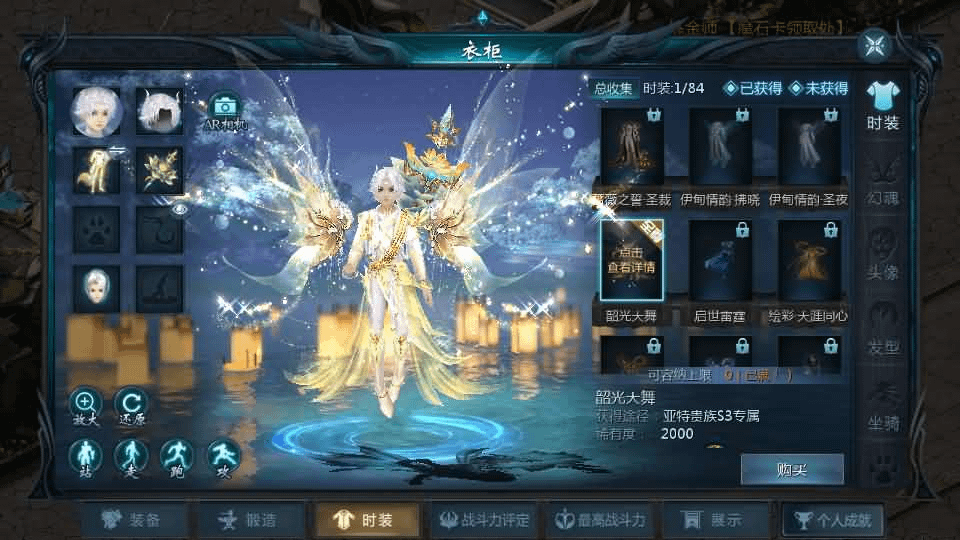Open 个人成就 personal achievements
Image resolution: width=960 pixels, height=540 pixels.
coord(833,520)
